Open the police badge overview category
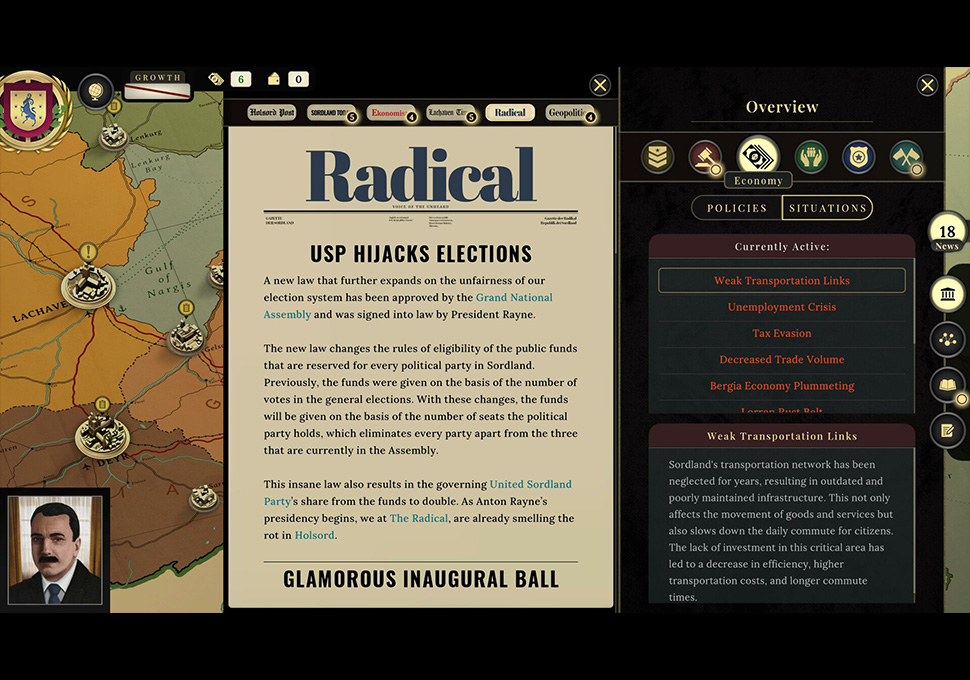The image size is (970, 680). pos(858,157)
